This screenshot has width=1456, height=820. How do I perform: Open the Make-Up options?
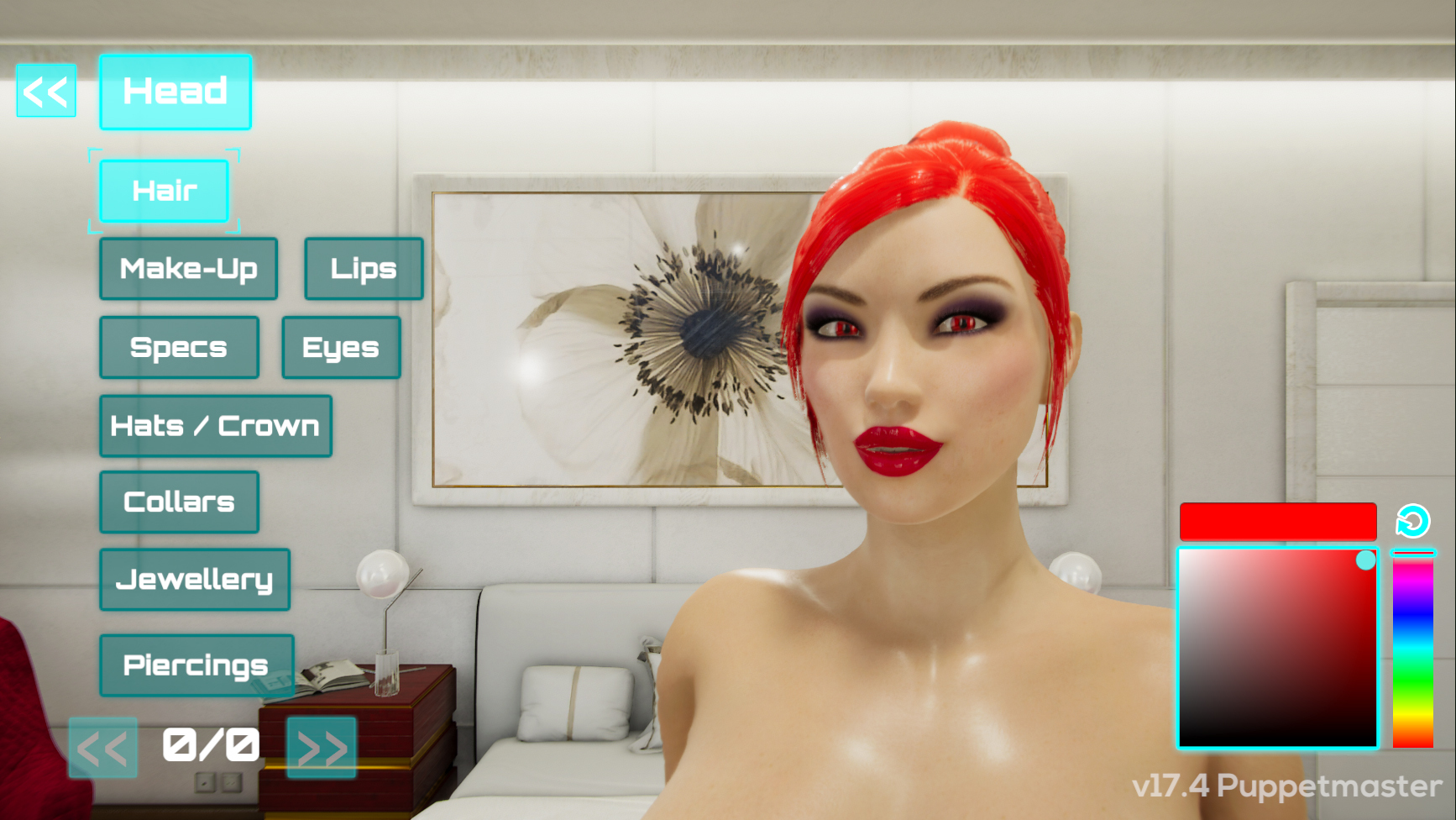[188, 269]
